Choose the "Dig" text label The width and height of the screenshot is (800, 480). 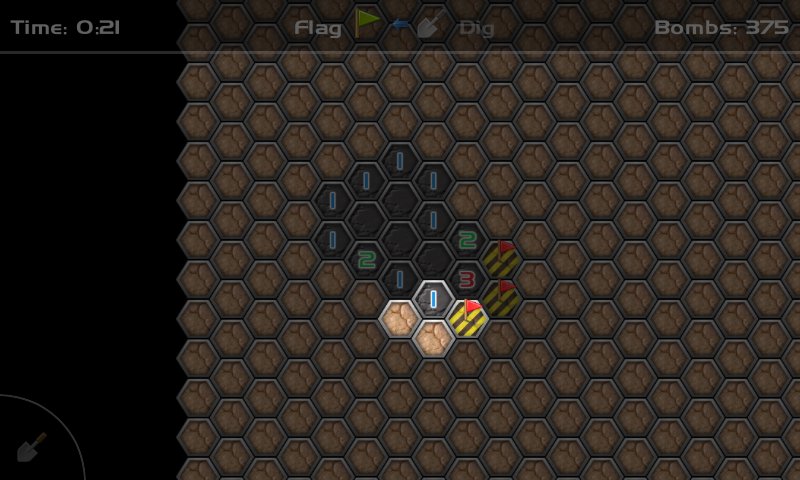point(477,27)
